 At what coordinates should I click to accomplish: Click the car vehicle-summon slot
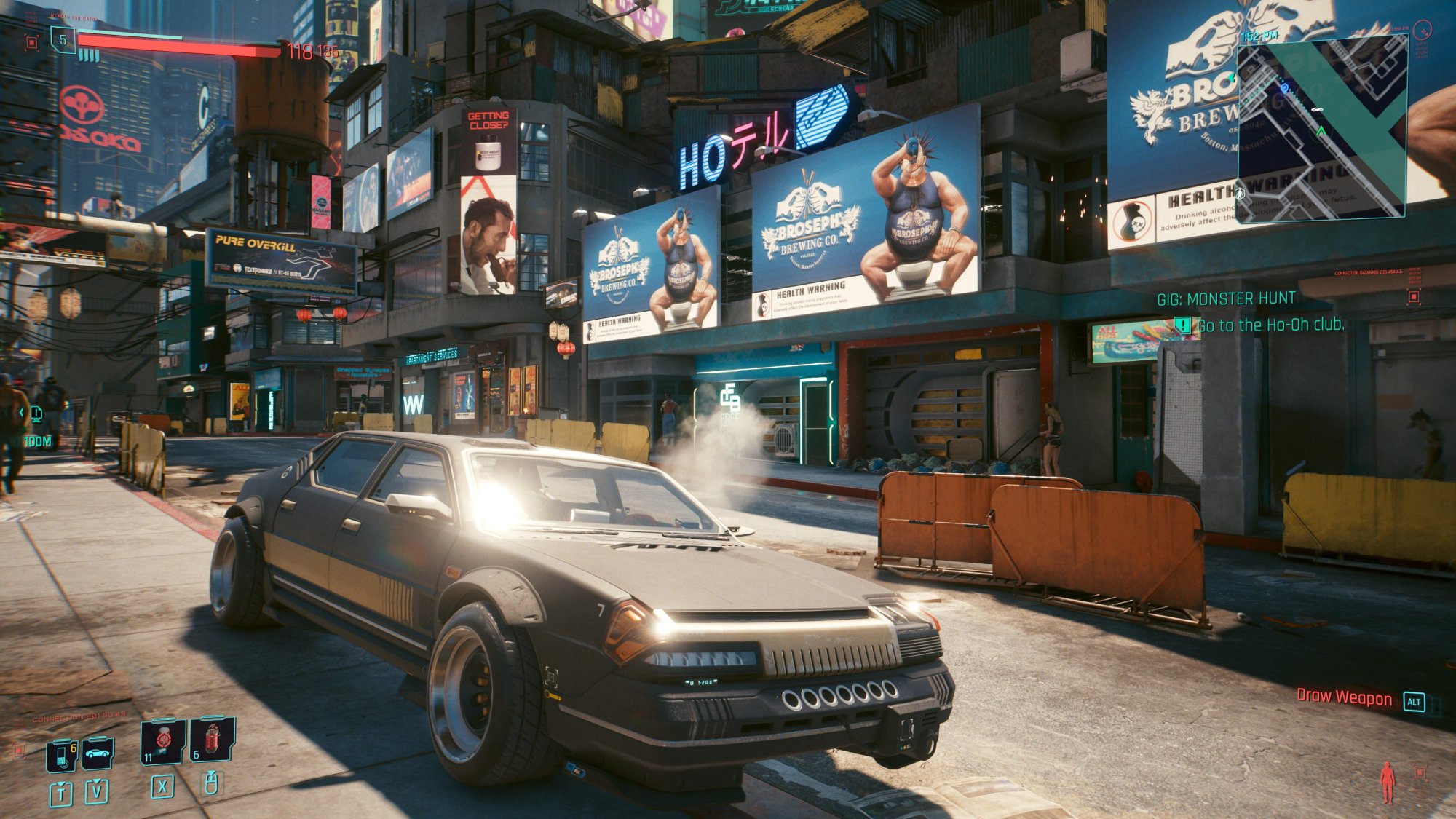(x=97, y=753)
